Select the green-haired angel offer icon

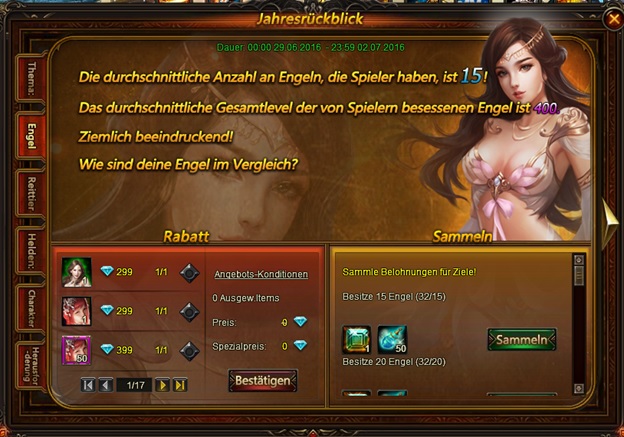[77, 272]
